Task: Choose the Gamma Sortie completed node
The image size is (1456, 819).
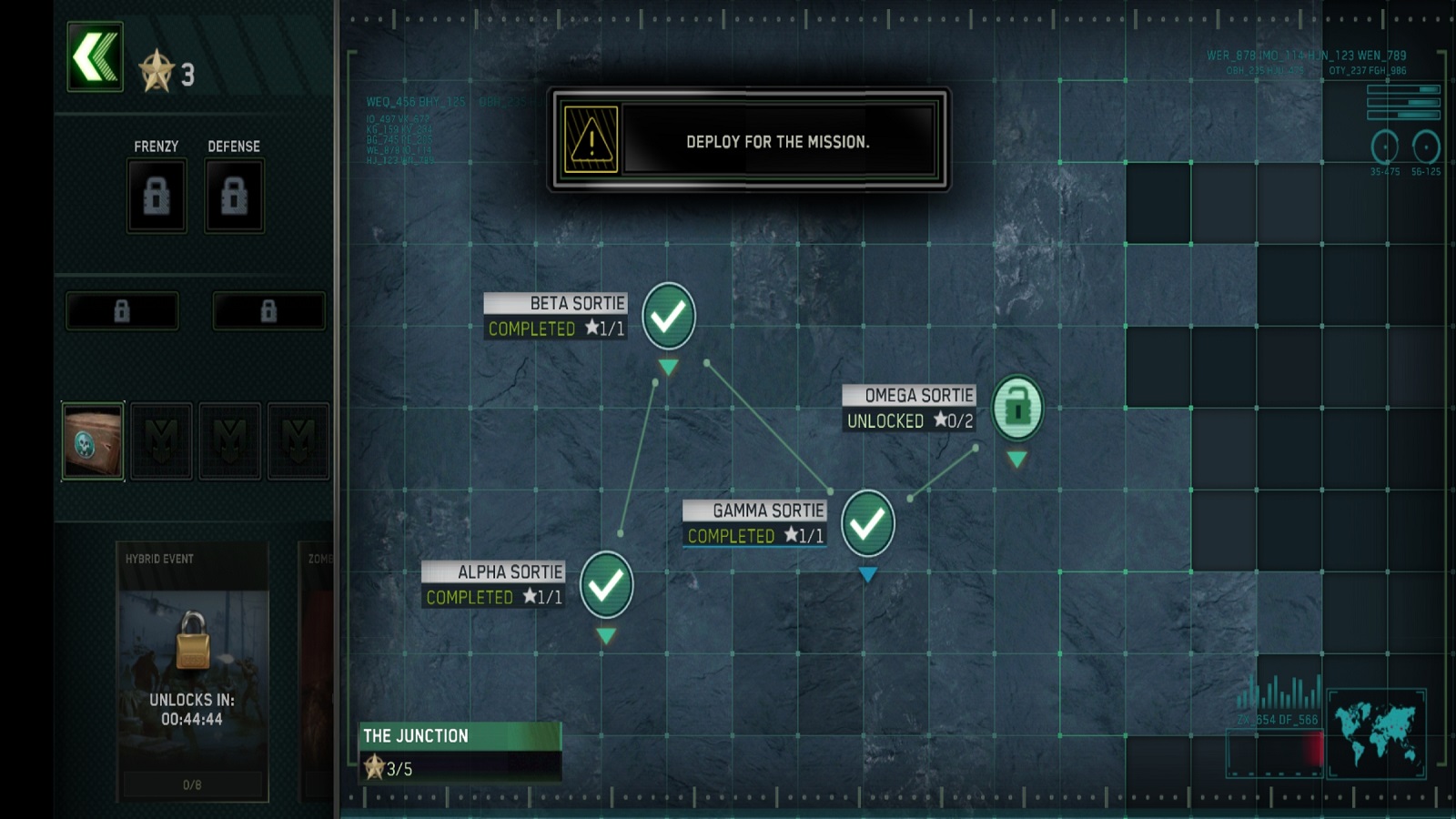Action: coord(867,523)
